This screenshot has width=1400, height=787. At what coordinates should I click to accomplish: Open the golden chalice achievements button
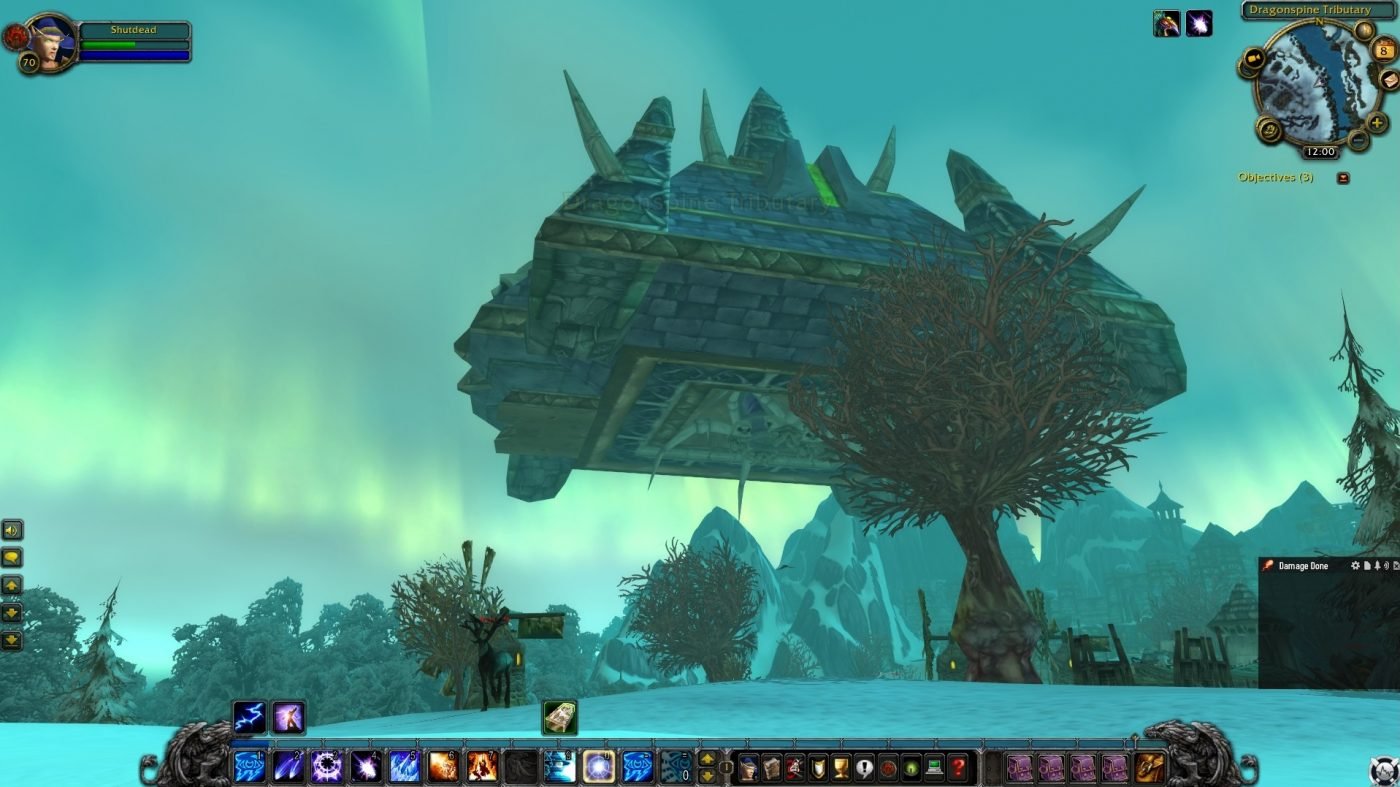coord(841,767)
